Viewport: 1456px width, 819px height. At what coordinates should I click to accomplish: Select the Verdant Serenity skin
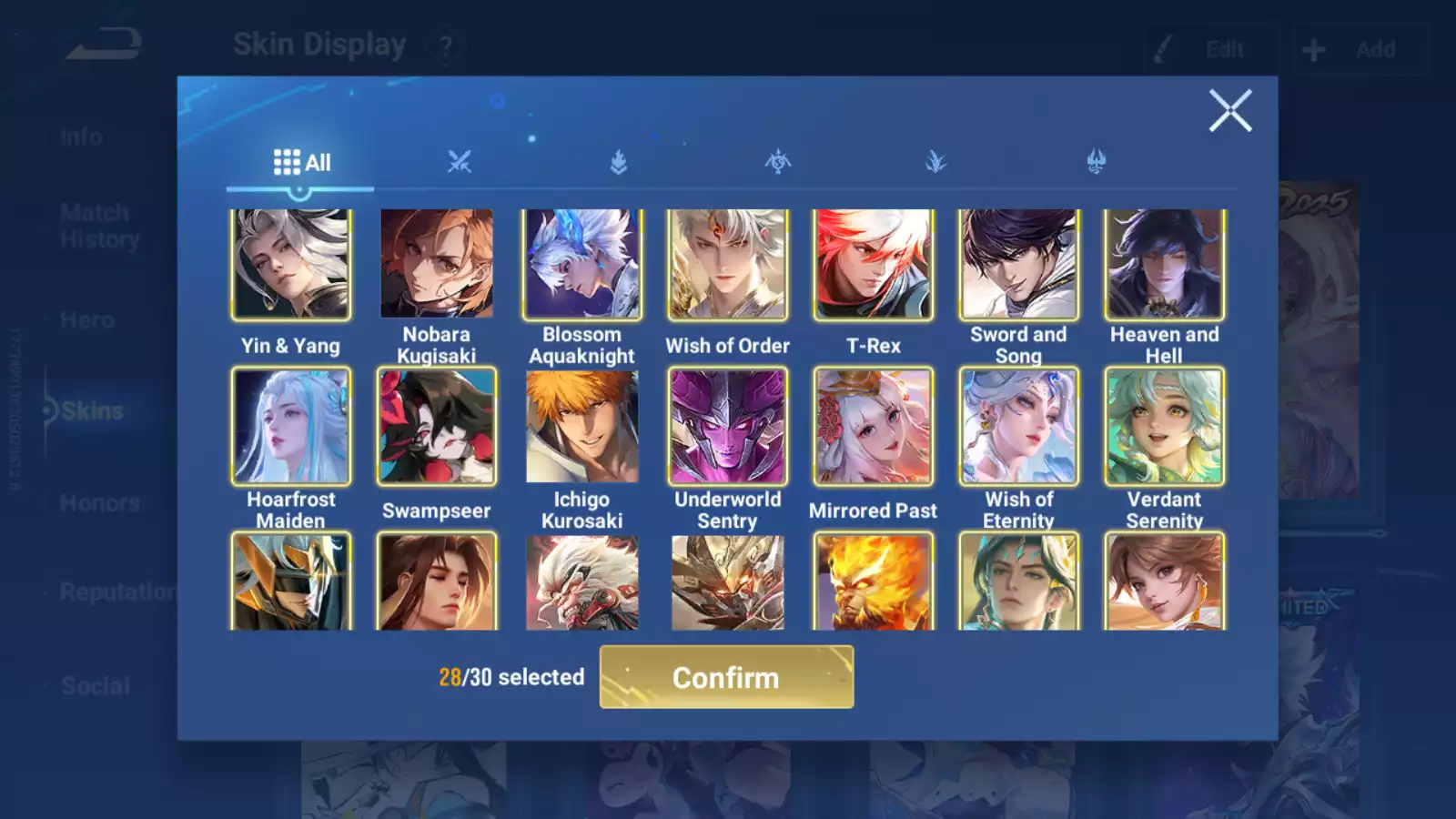click(x=1165, y=426)
